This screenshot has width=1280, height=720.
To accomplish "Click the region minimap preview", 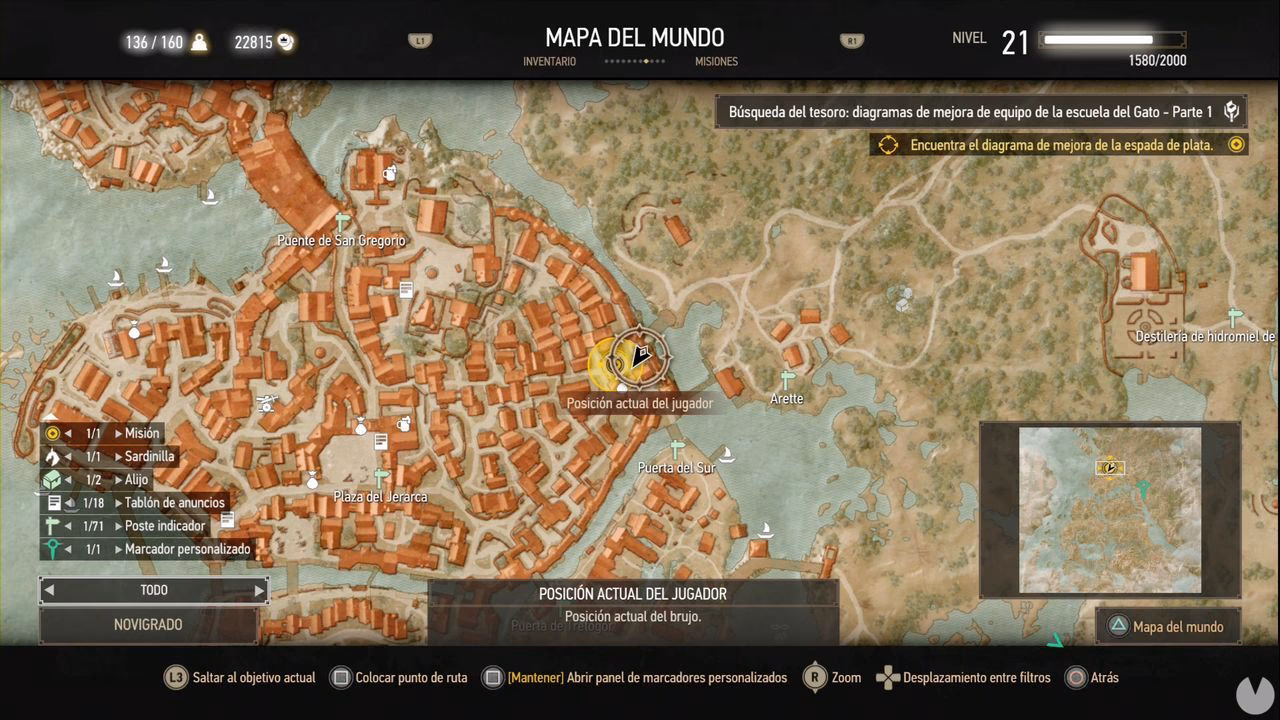I will click(1109, 510).
